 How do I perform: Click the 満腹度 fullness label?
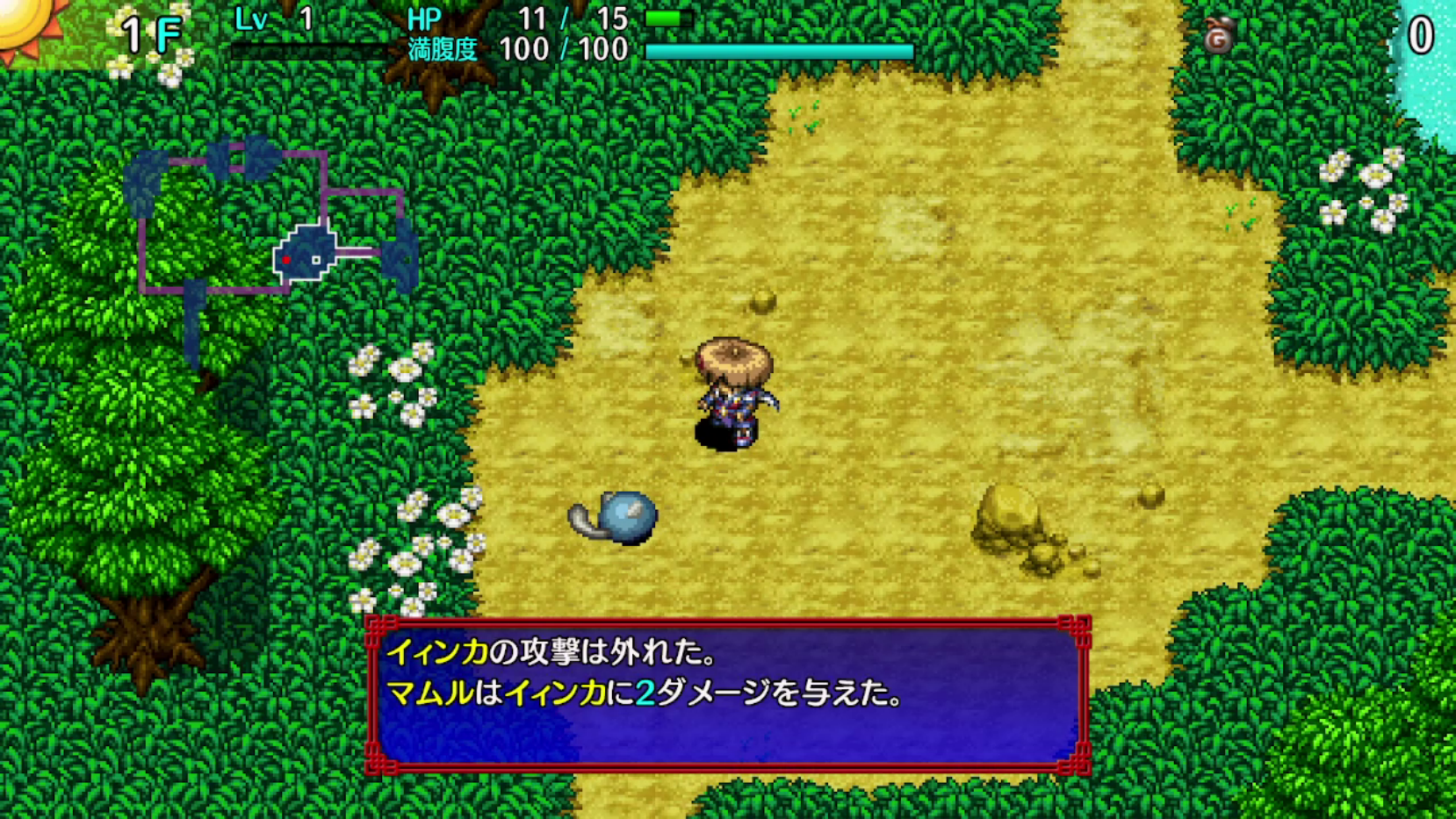442,50
